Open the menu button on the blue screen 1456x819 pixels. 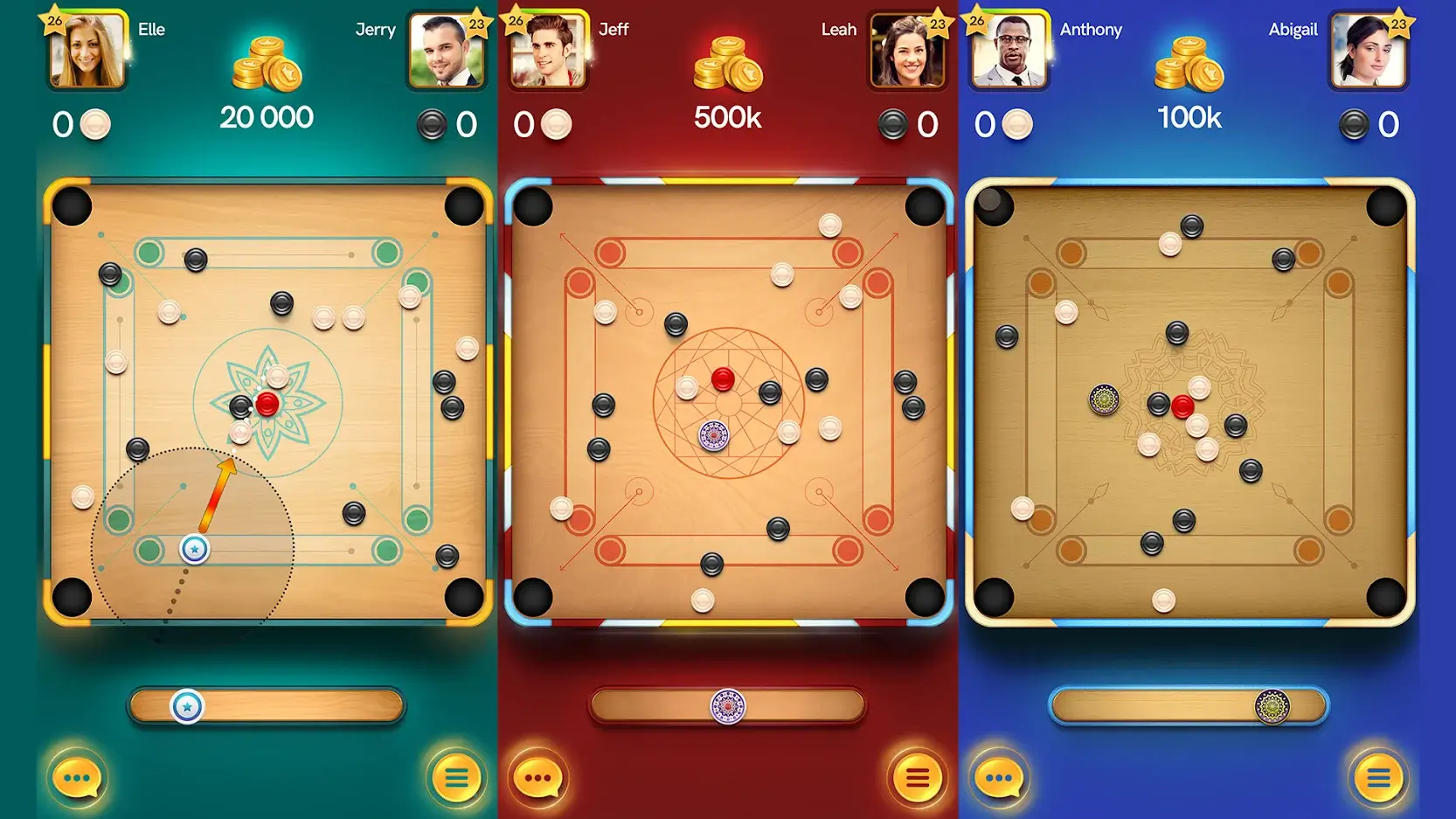(x=1378, y=777)
